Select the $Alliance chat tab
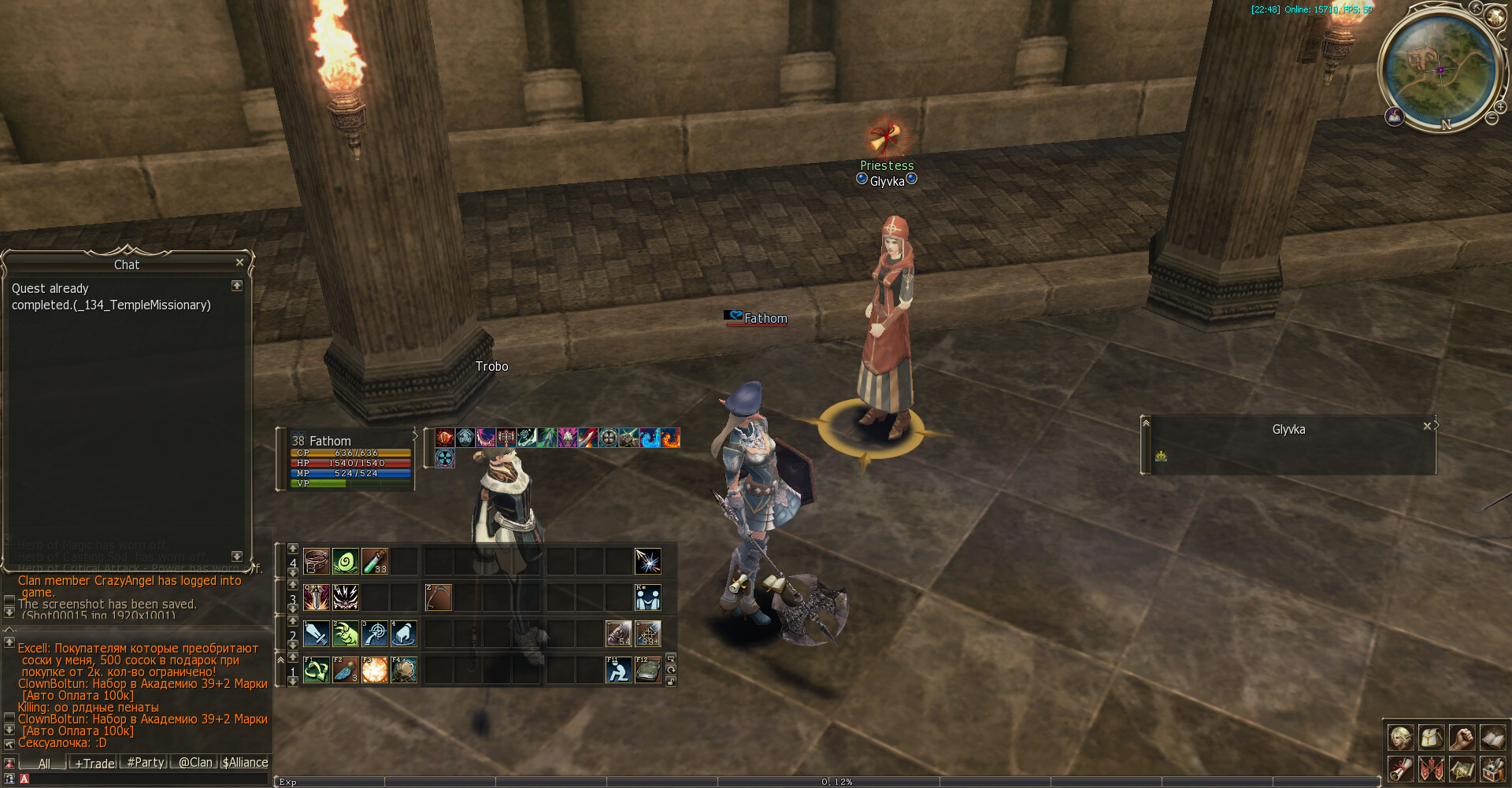 tap(245, 763)
